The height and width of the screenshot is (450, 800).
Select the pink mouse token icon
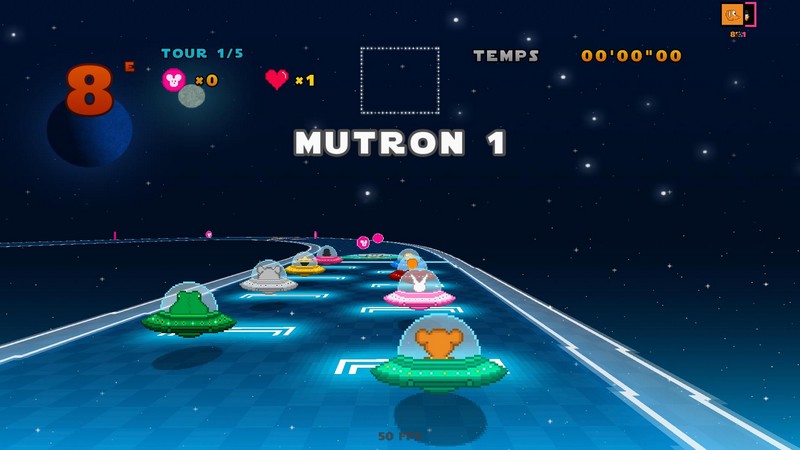(x=173, y=80)
